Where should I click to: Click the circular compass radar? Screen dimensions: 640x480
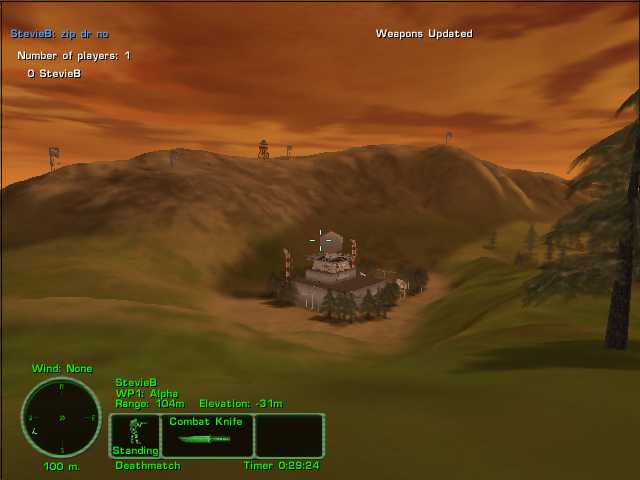point(61,417)
